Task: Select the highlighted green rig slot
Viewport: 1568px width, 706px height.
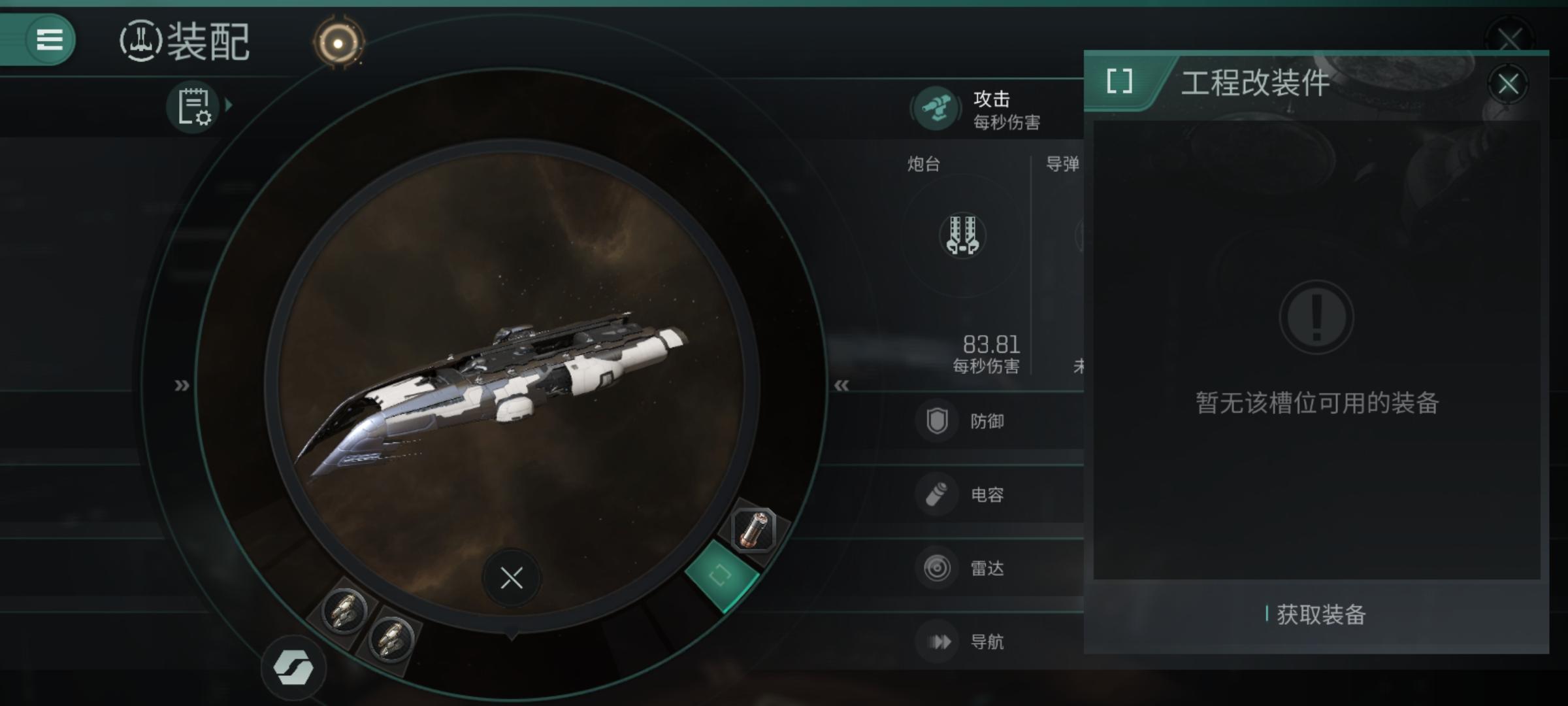Action: pyautogui.click(x=721, y=575)
